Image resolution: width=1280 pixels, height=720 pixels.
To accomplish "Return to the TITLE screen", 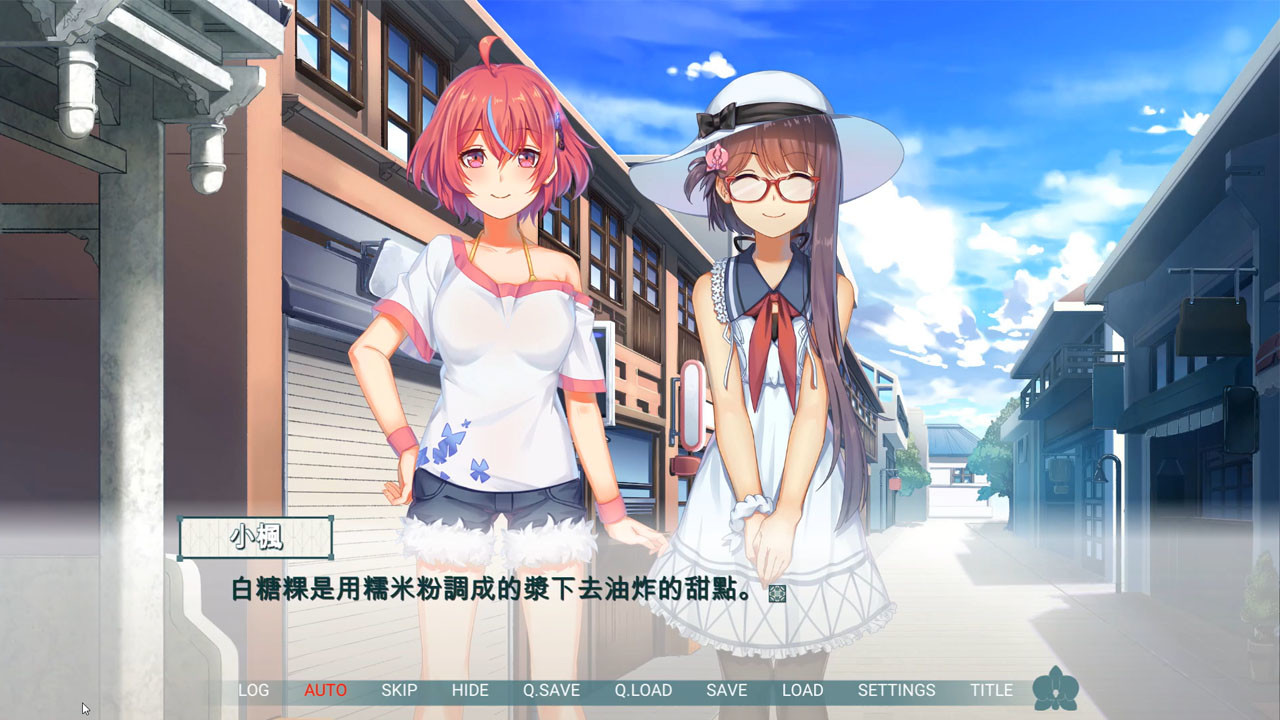I will point(992,690).
